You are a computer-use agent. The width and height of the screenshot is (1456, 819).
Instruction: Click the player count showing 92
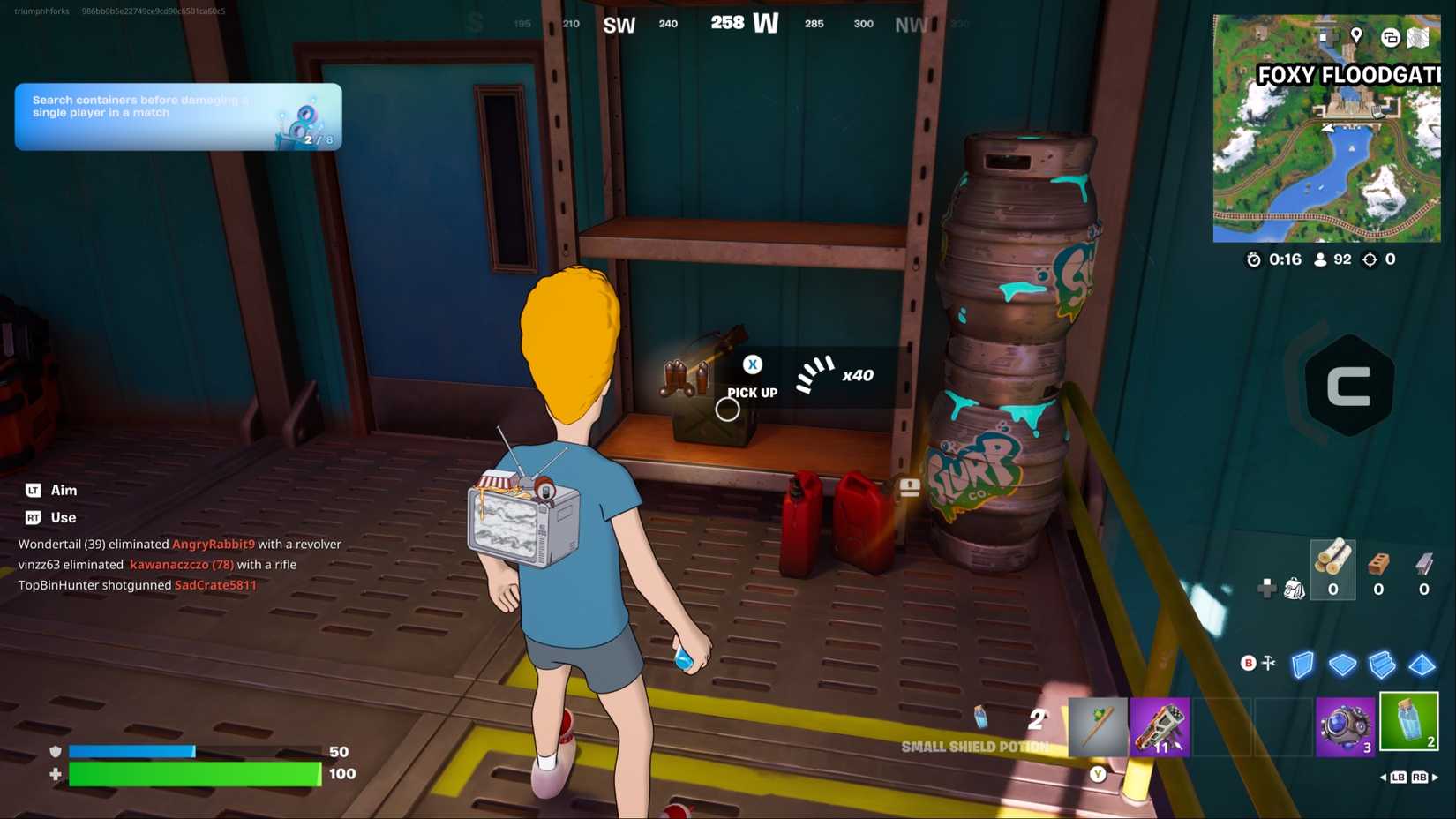[1333, 259]
